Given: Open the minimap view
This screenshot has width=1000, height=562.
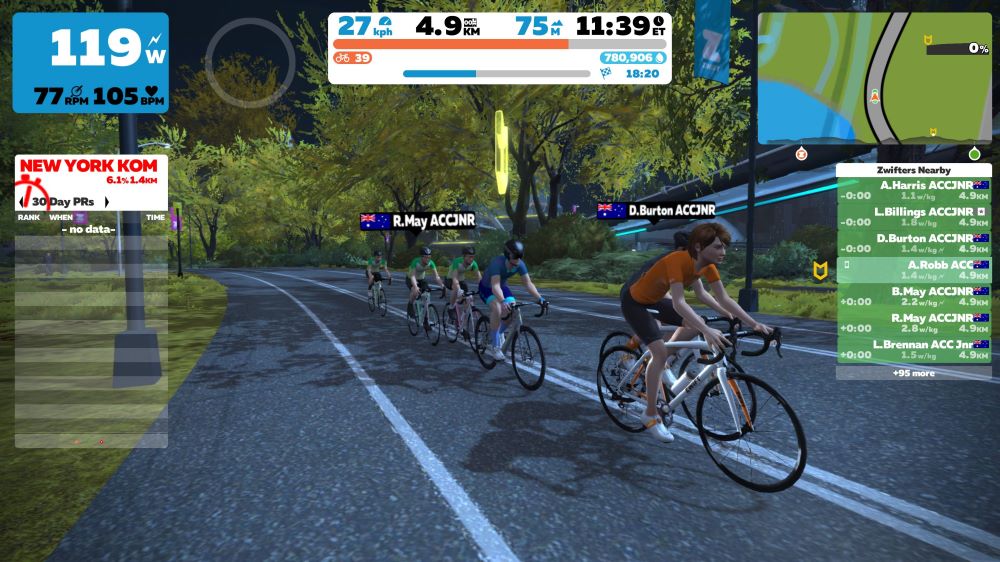Looking at the screenshot, I should coord(874,78).
